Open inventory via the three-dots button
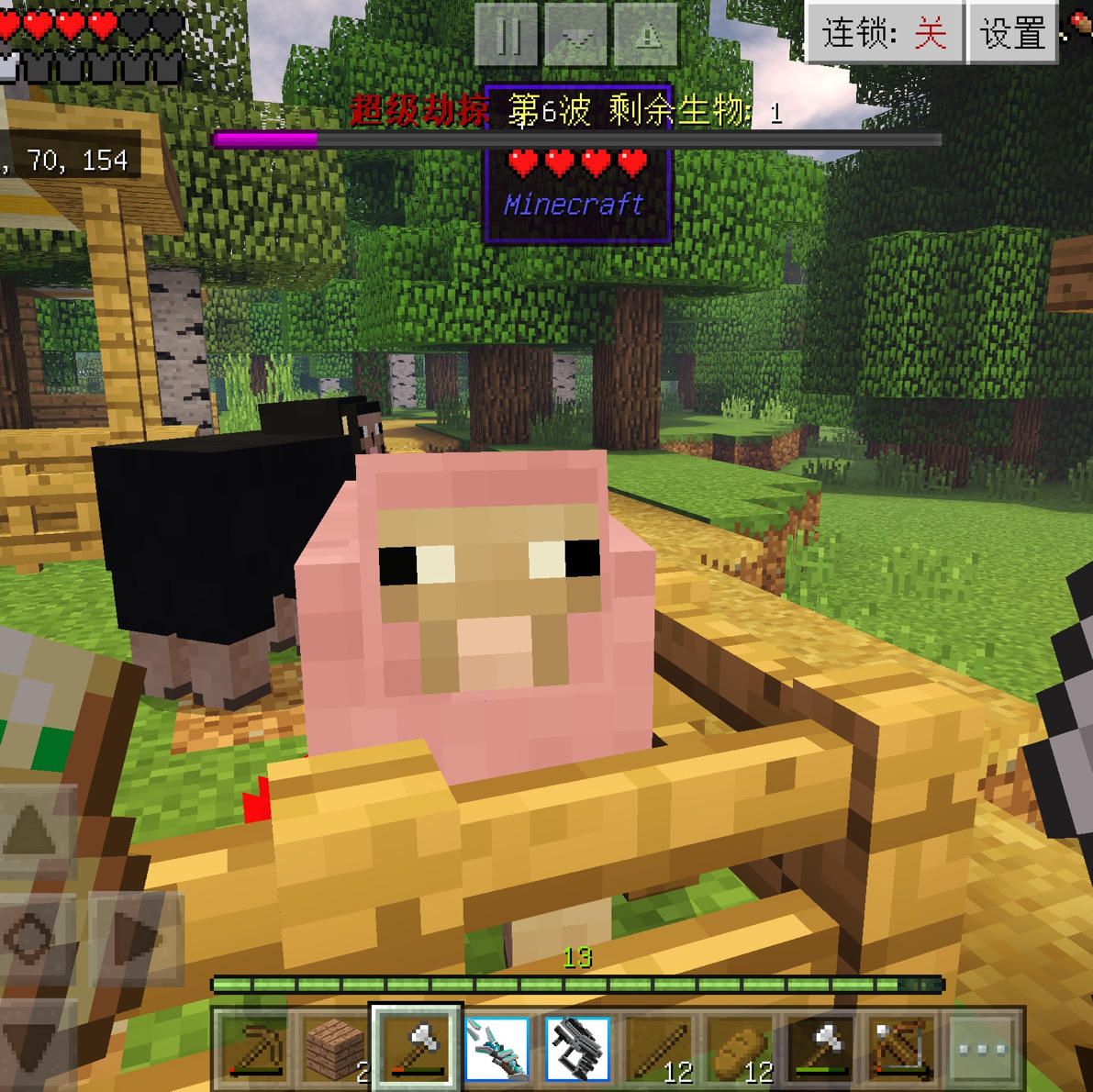The image size is (1093, 1092). [x=981, y=1048]
